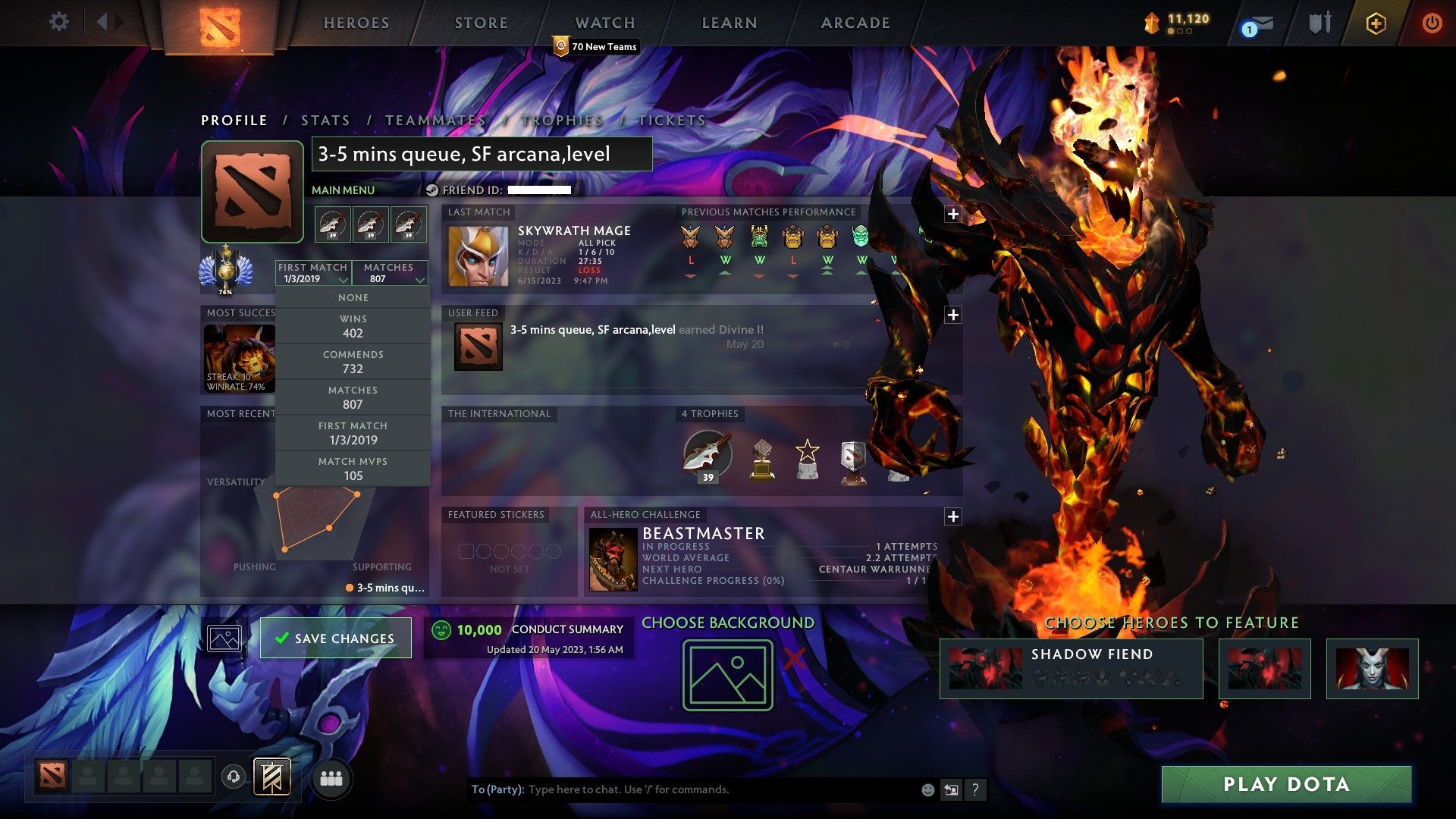Open the ARCADE menu item
Screen dimensions: 1456x819
tap(855, 23)
